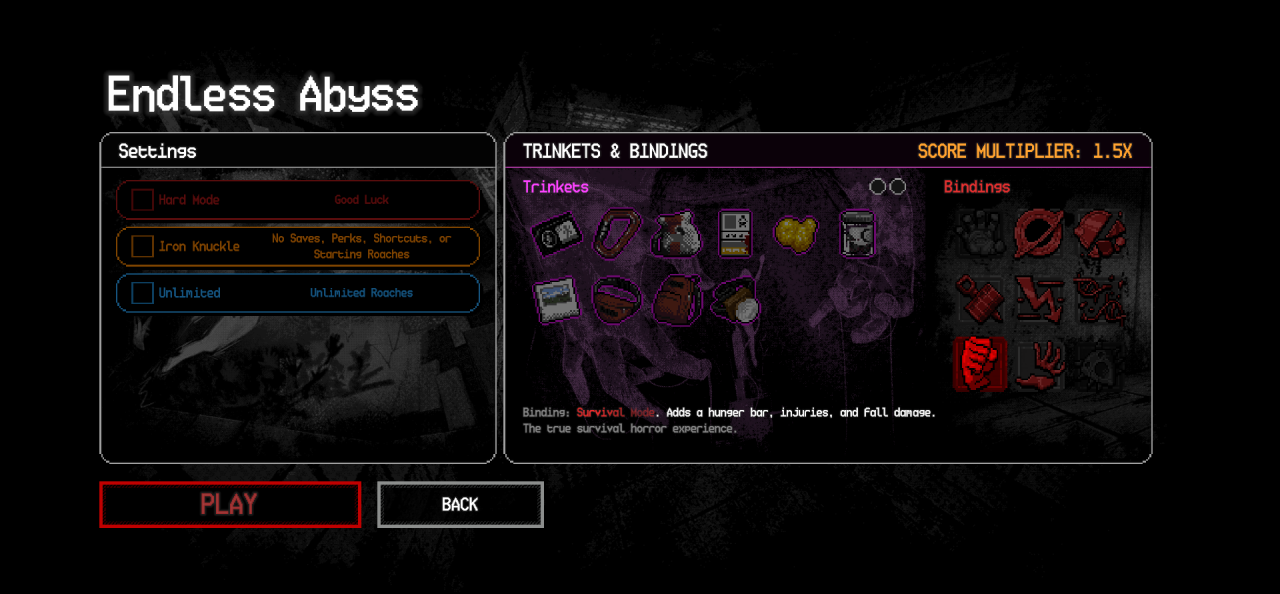1280x594 pixels.
Task: Select the fanny pack trinket
Action: pos(617,300)
